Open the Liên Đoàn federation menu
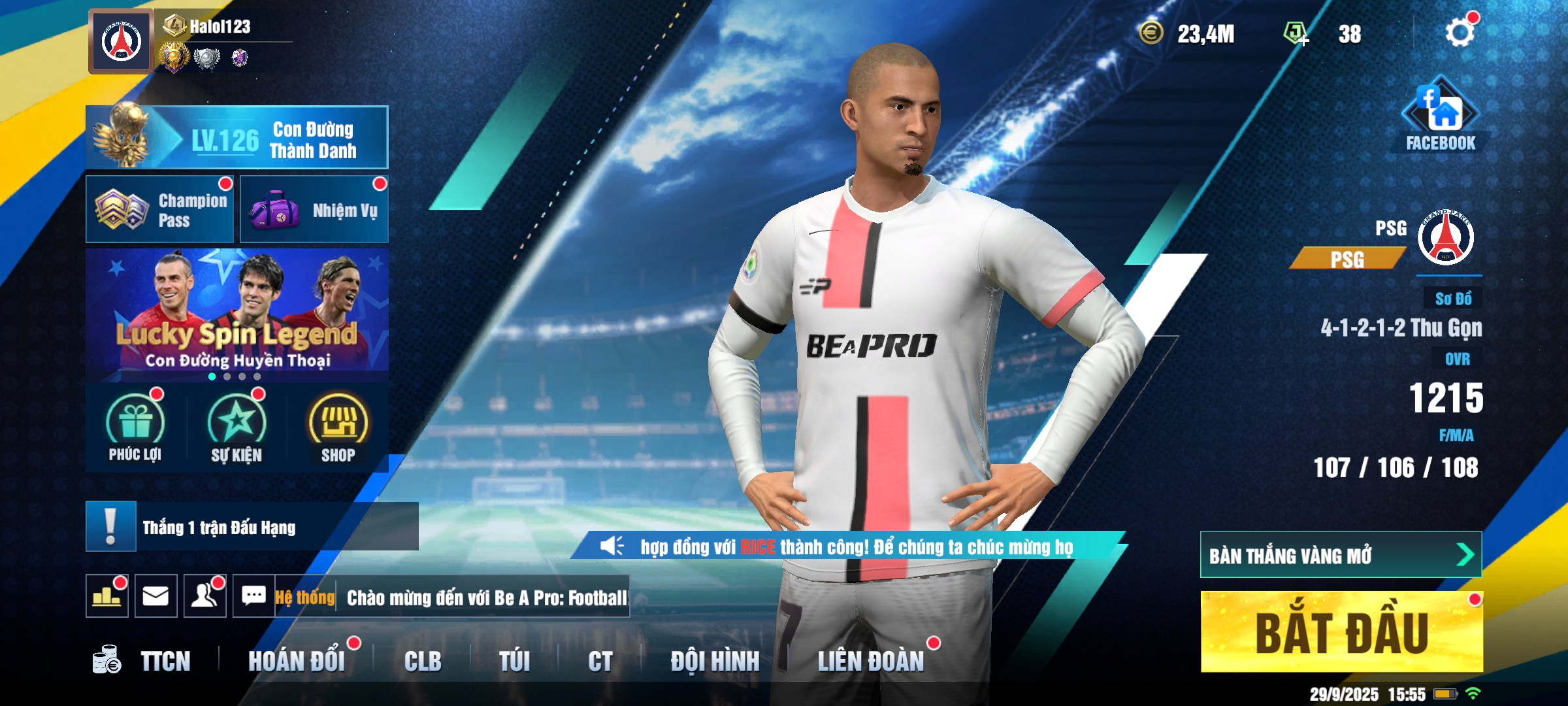The width and height of the screenshot is (1568, 706). [x=871, y=662]
